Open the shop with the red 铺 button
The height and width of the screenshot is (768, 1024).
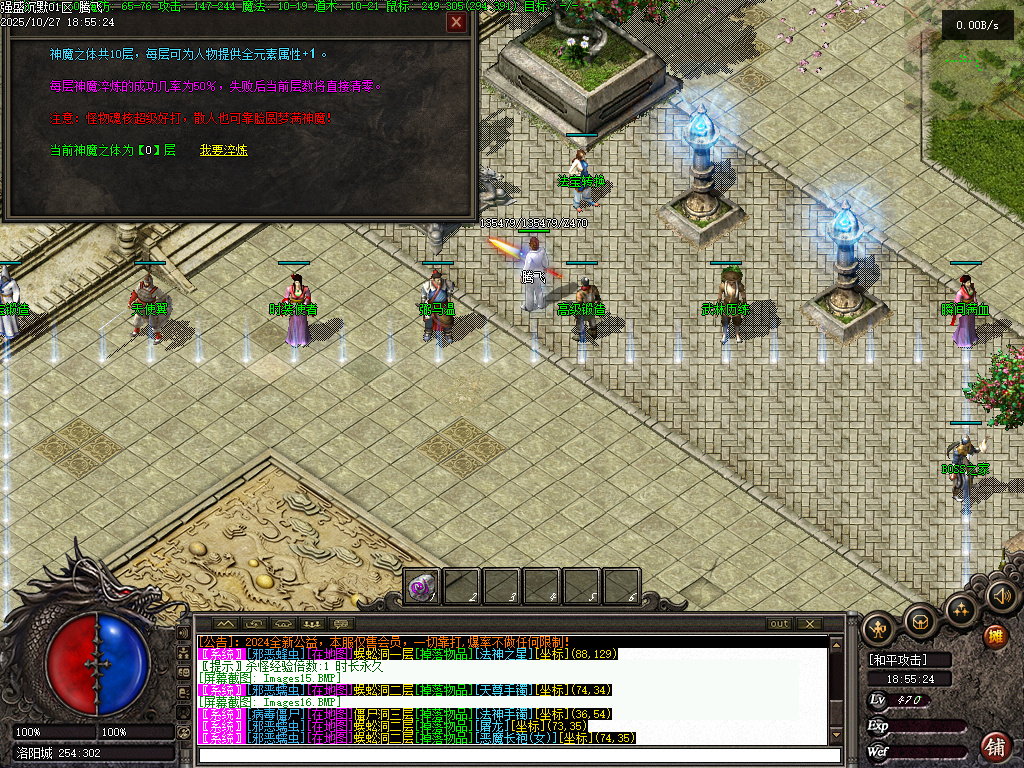pyautogui.click(x=996, y=745)
